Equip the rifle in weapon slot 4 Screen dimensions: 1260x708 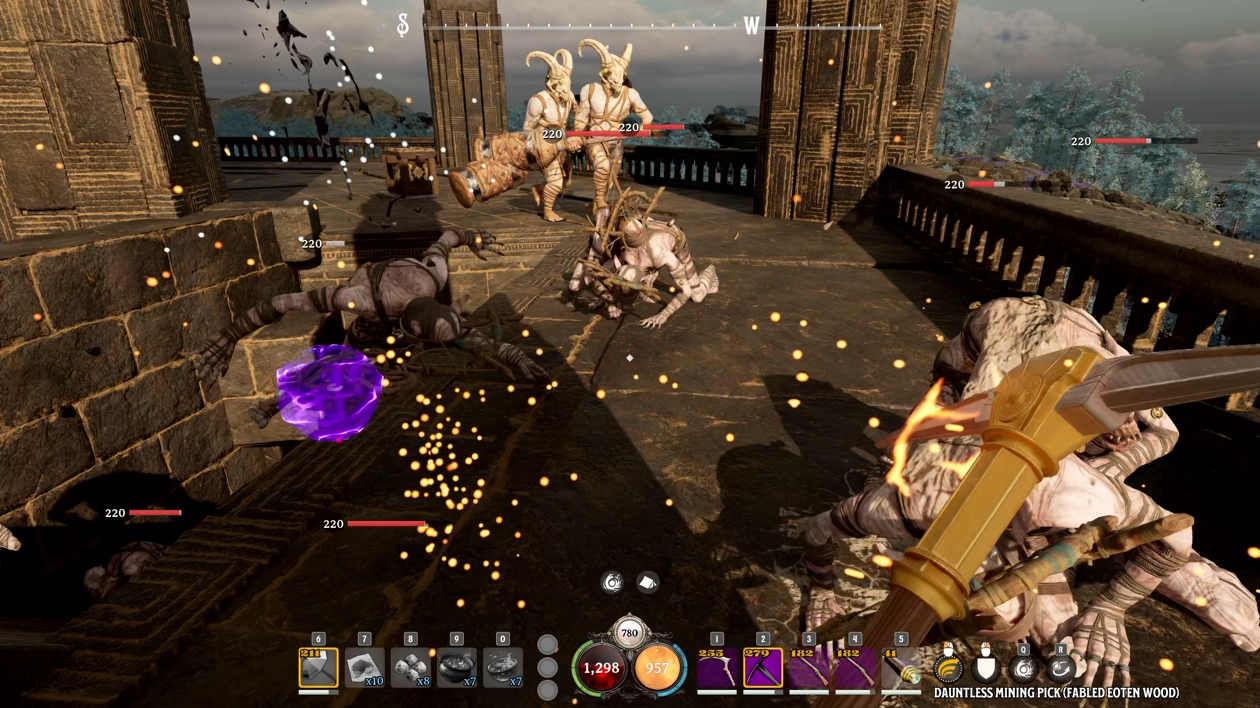855,668
